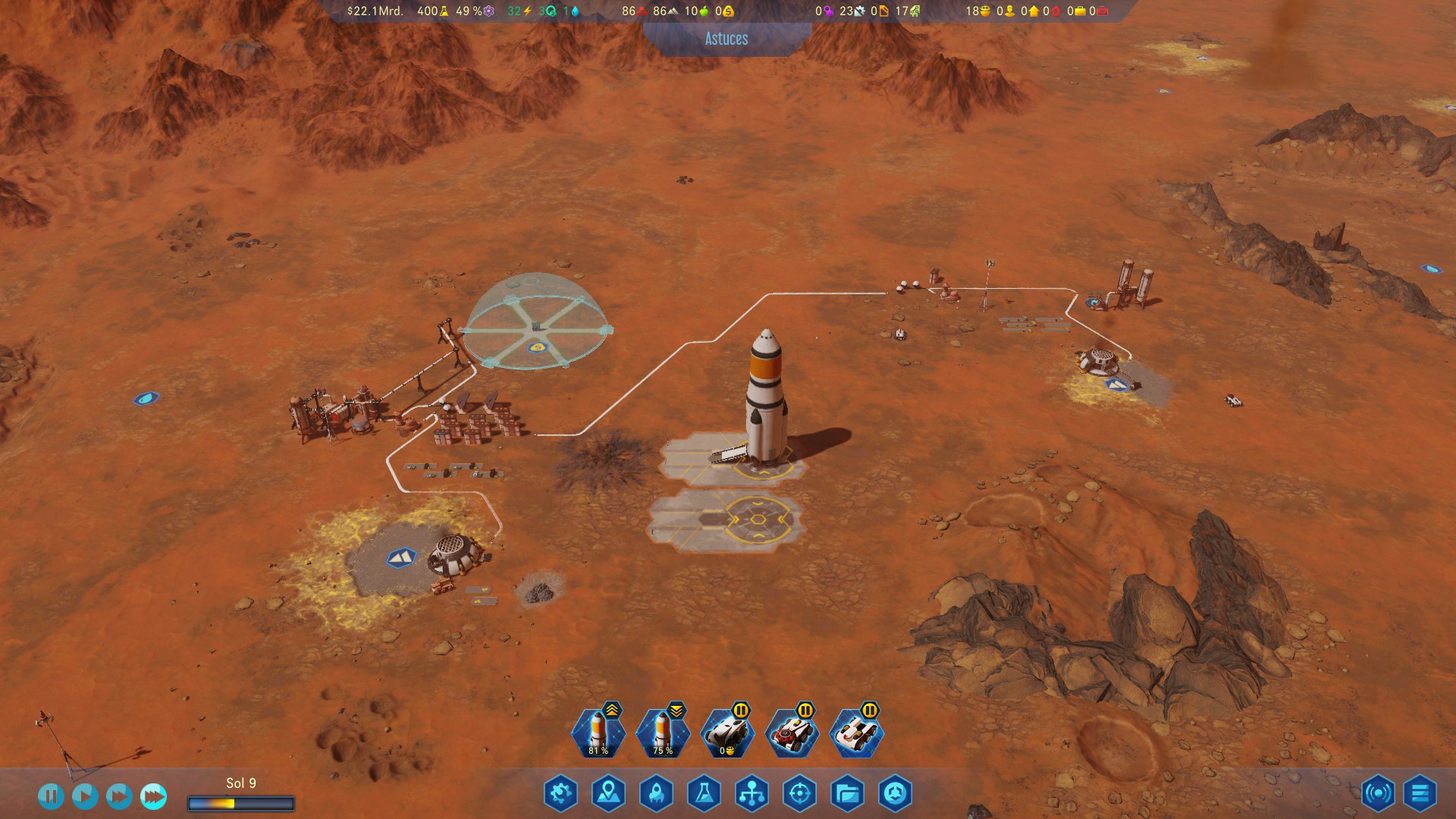Screen dimensions: 1456x819
Task: Switch to double fast-forward speed
Action: (119, 795)
